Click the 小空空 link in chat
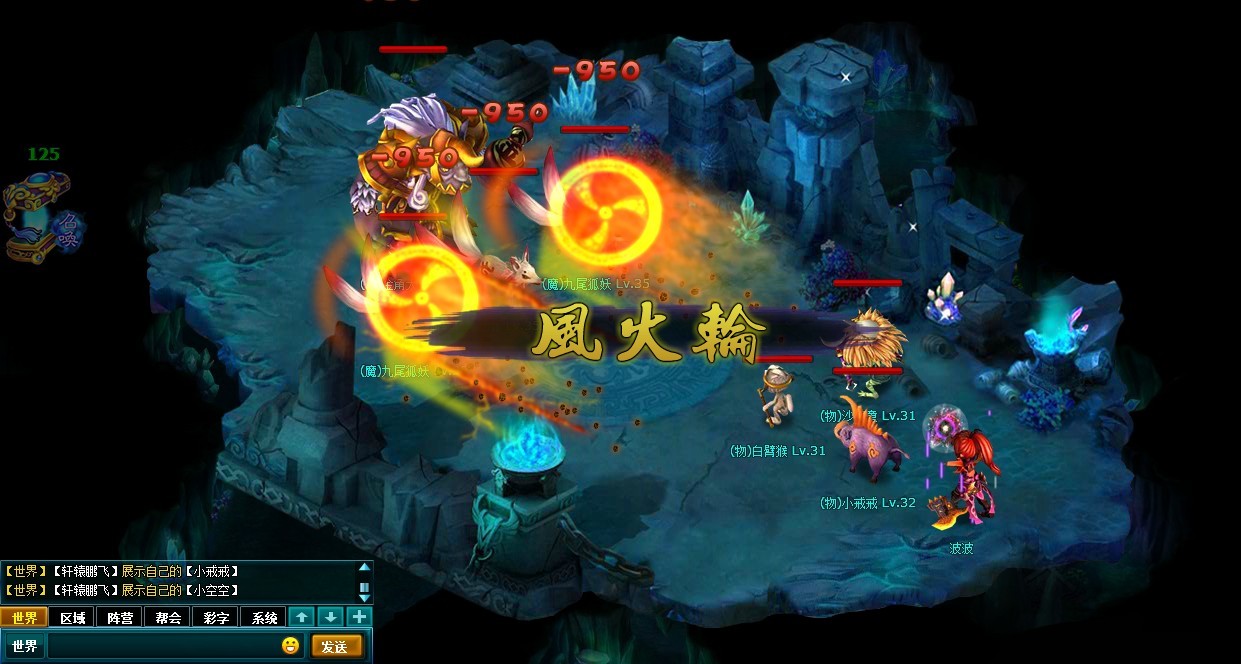This screenshot has height=664, width=1241. pyautogui.click(x=212, y=590)
